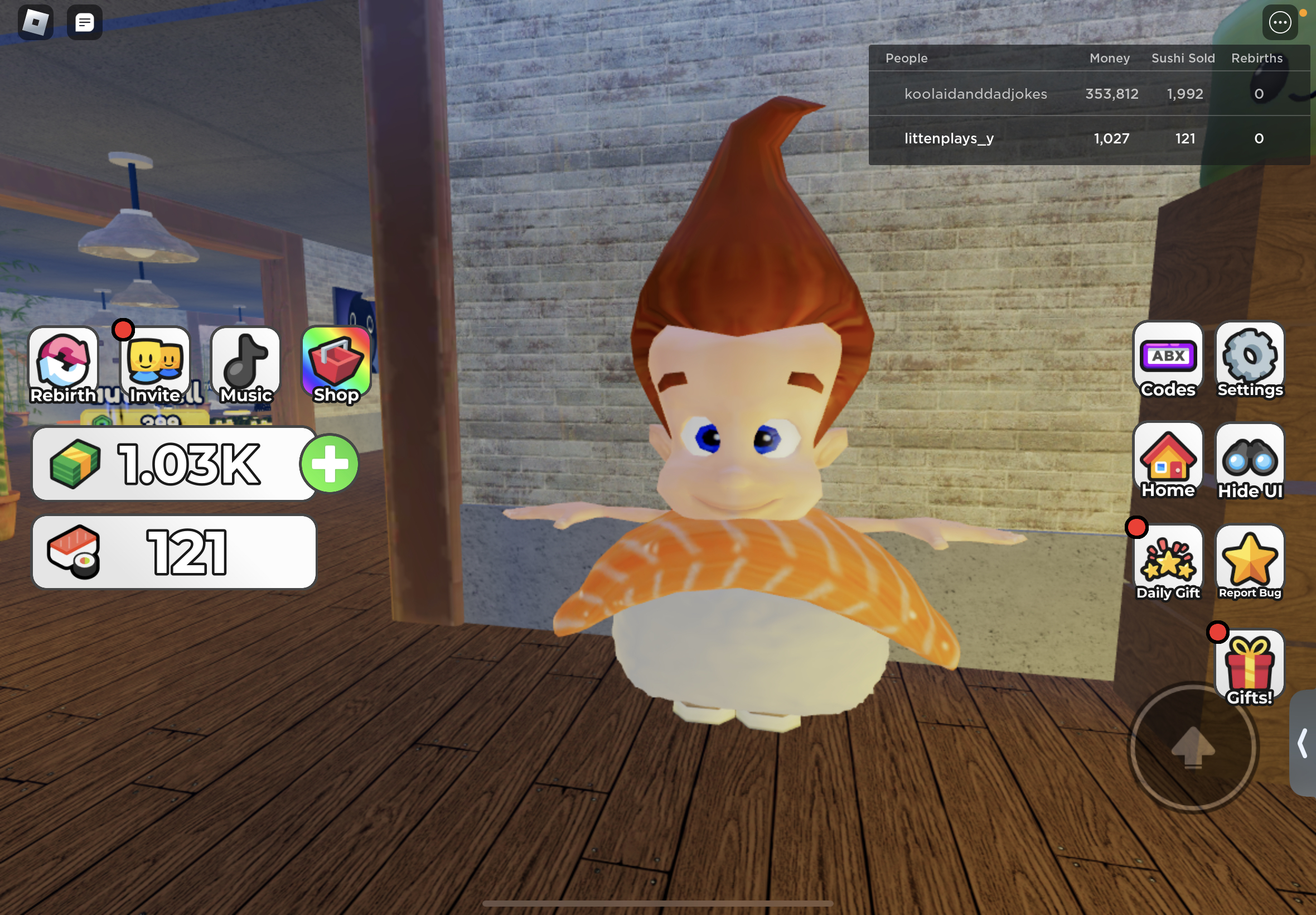The image size is (1316, 915).
Task: Open the Codes panel
Action: tap(1168, 360)
